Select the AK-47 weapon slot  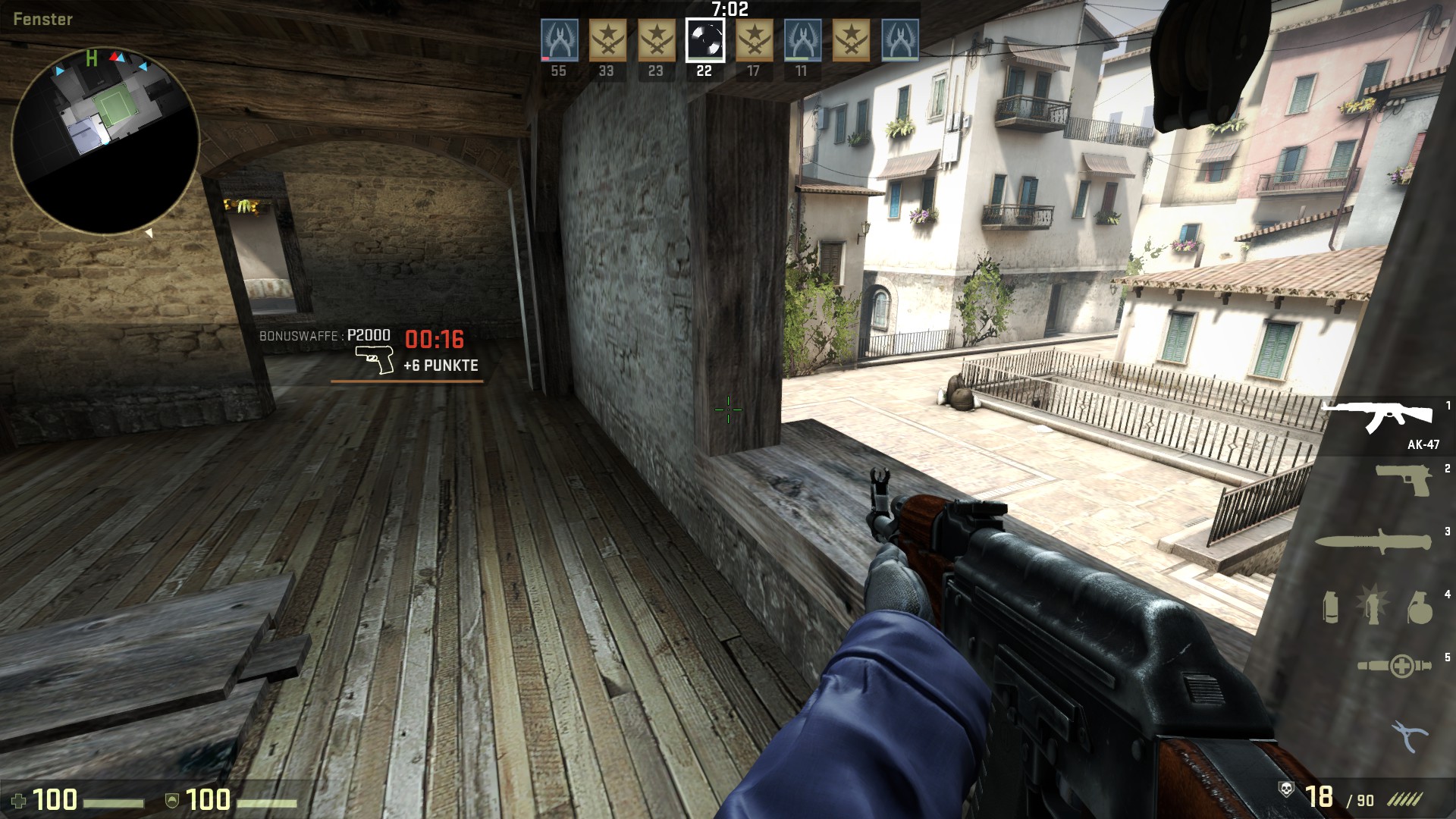click(x=1379, y=417)
